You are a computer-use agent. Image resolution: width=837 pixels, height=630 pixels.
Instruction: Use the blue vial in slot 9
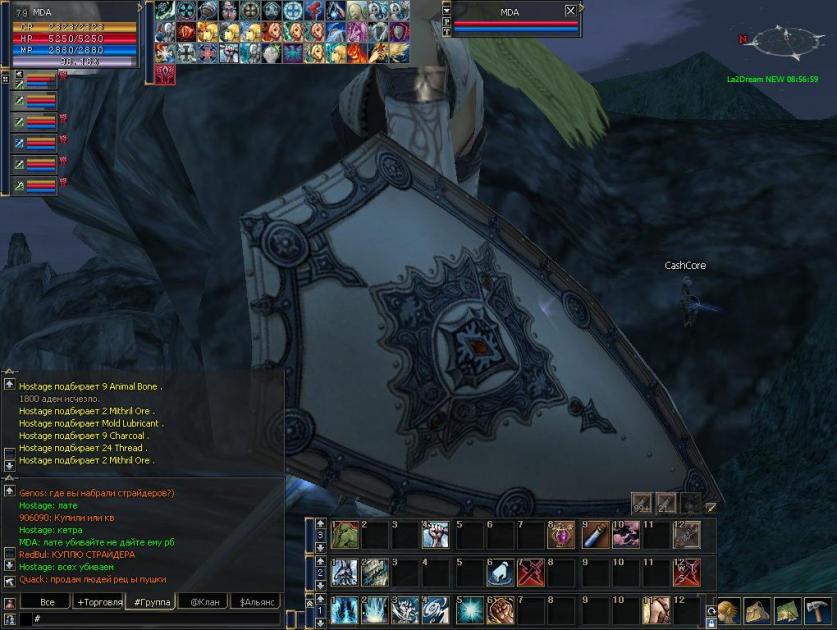593,536
